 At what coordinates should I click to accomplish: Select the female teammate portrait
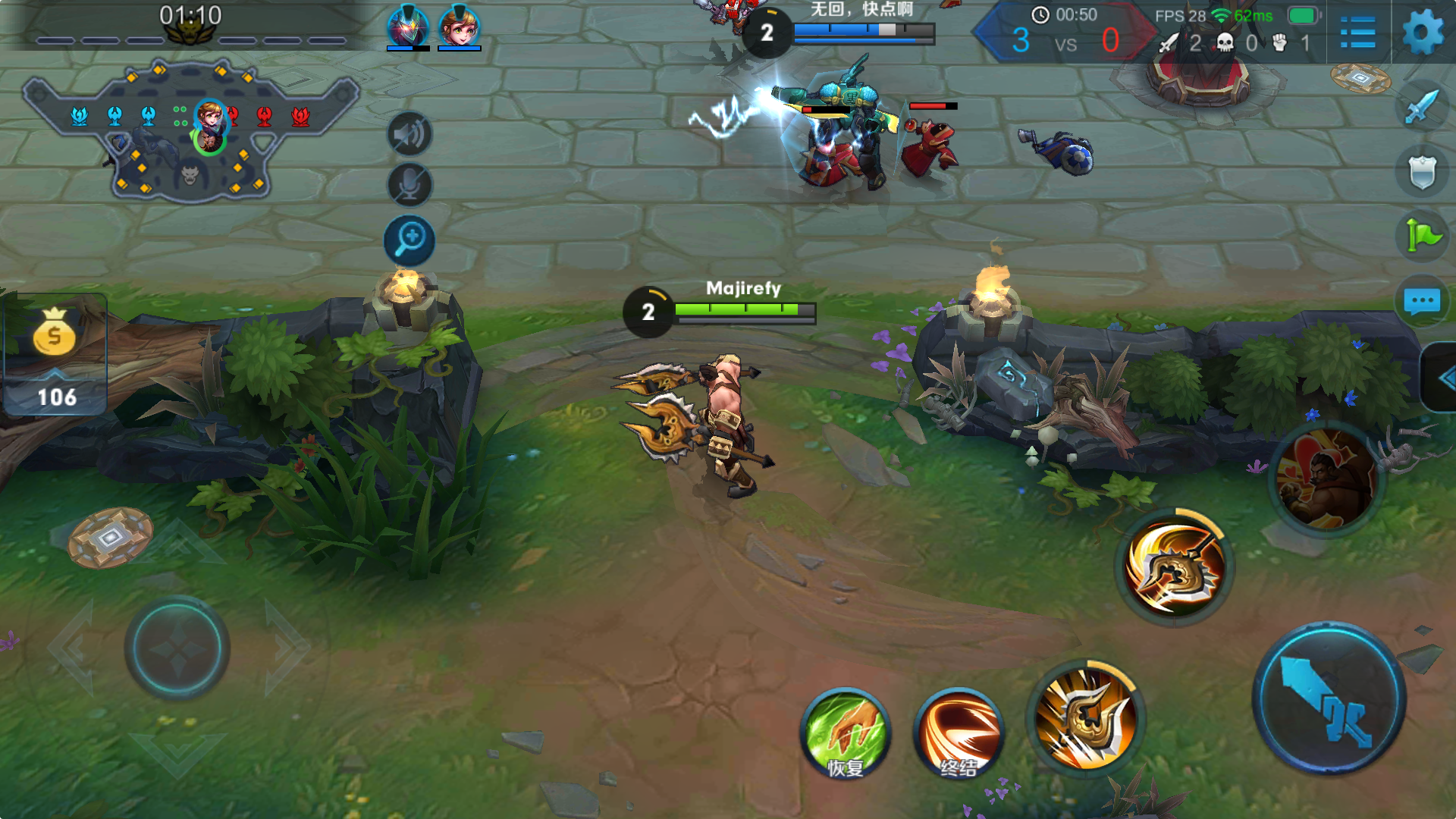click(459, 27)
